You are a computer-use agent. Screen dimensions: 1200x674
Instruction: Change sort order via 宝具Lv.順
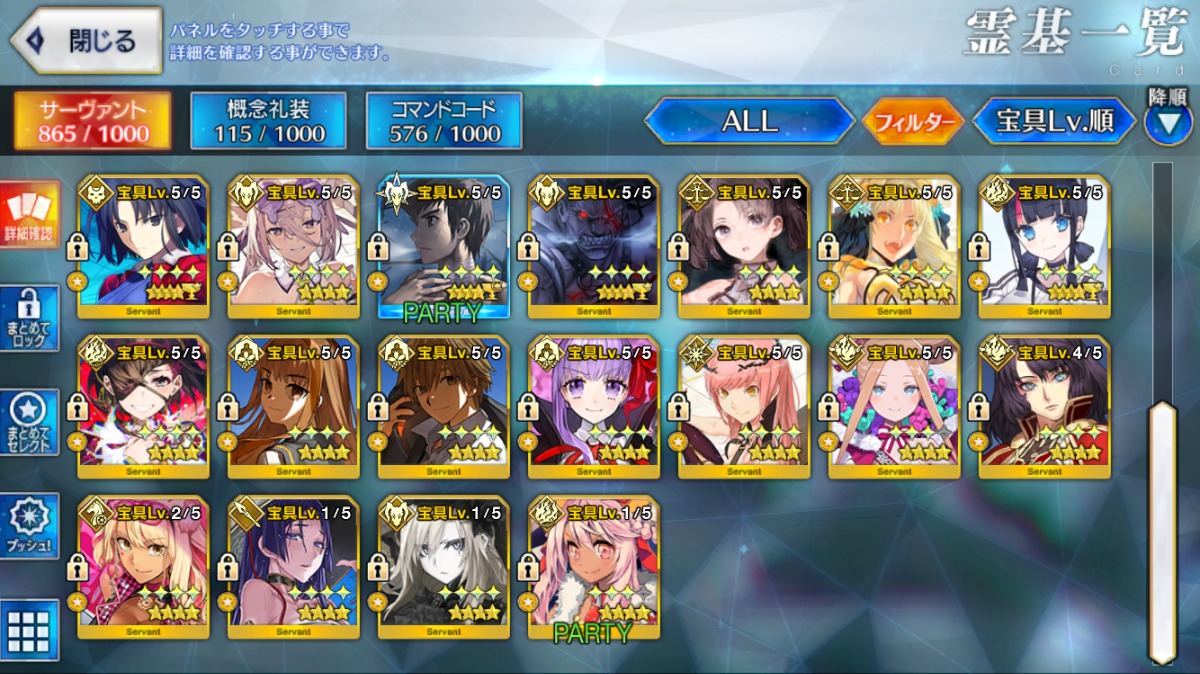coord(1054,121)
